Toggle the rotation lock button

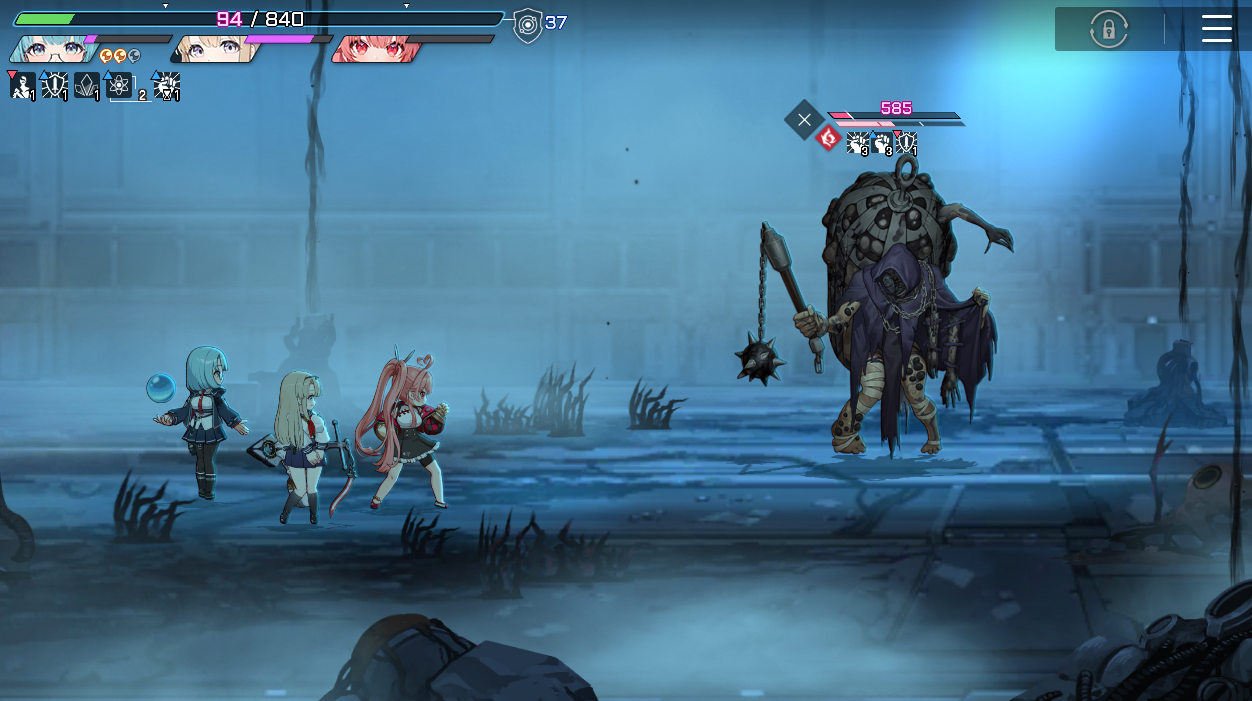tap(1108, 29)
